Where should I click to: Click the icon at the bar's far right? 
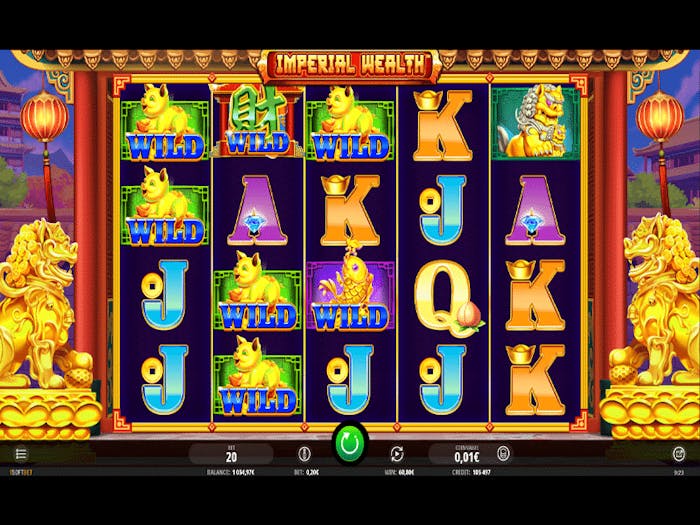(678, 454)
